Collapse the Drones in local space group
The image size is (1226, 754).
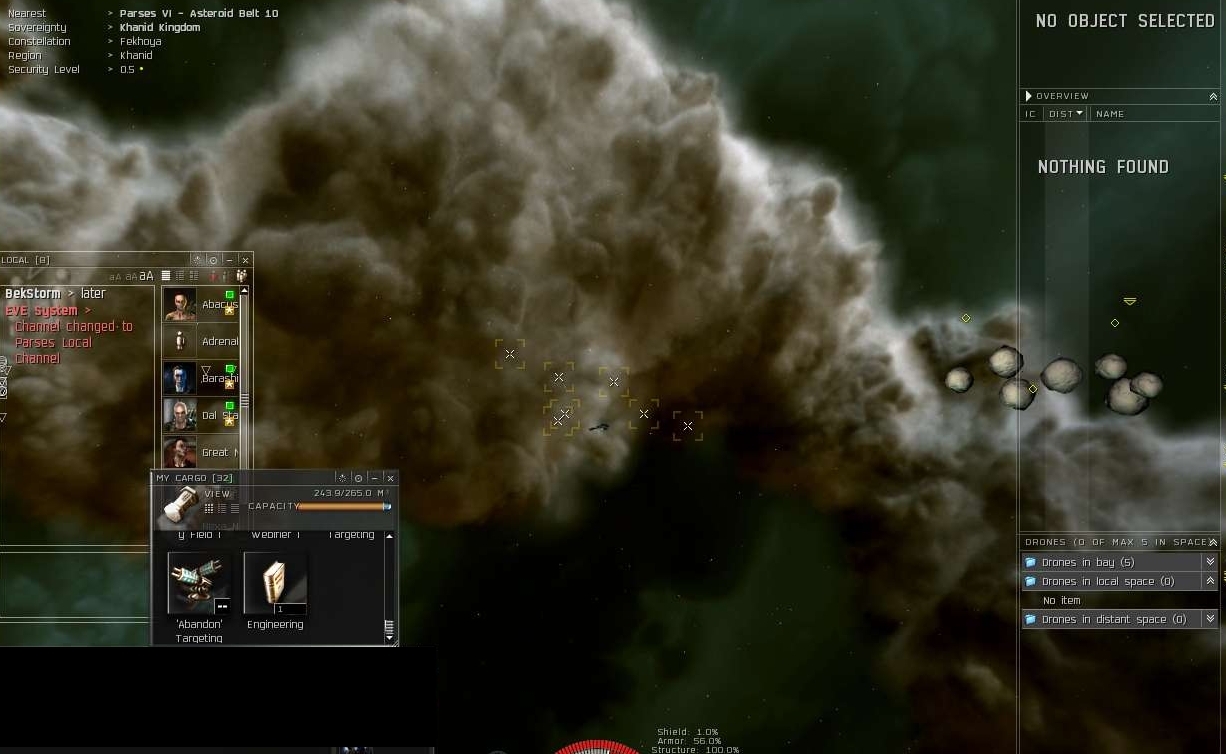(x=1210, y=581)
